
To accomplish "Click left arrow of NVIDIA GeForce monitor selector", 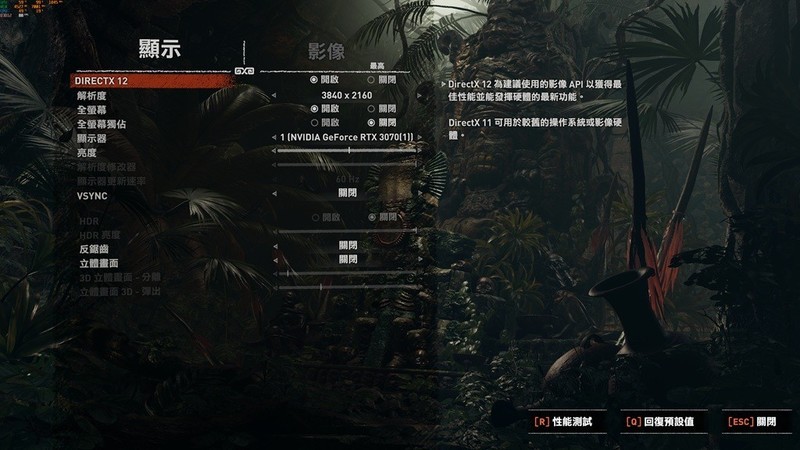I will (x=273, y=136).
